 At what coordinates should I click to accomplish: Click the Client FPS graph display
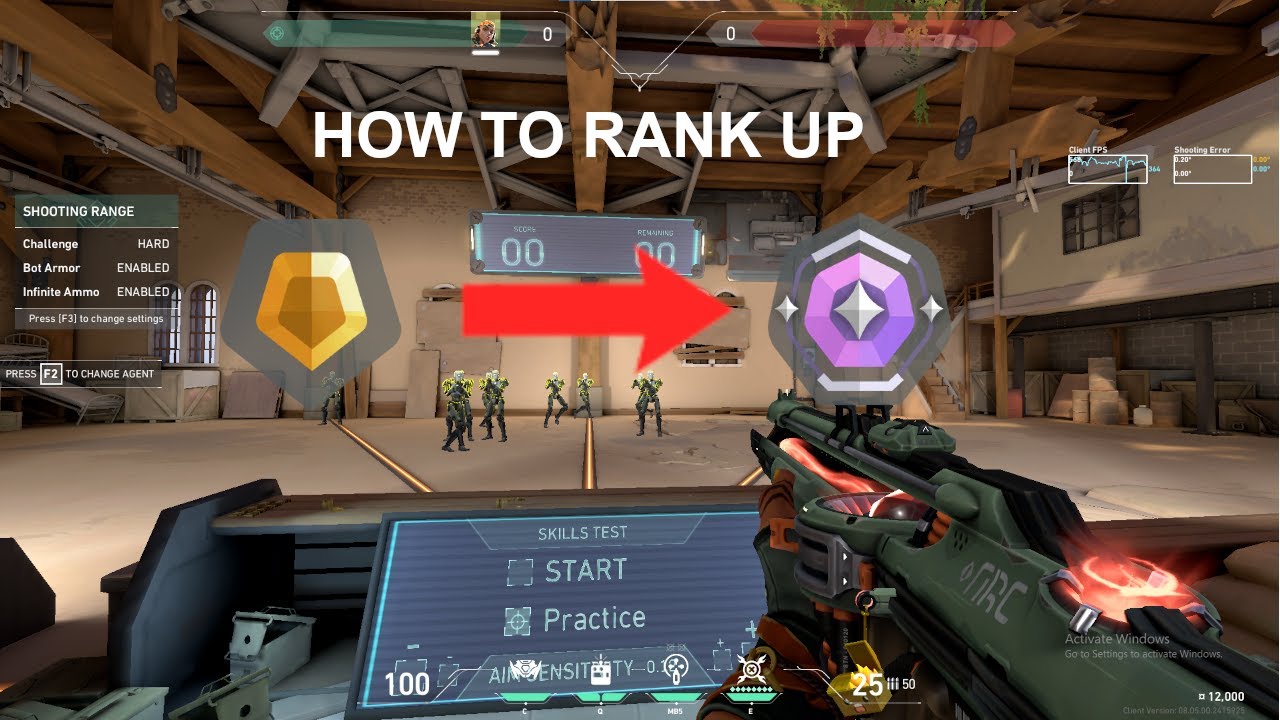1108,168
